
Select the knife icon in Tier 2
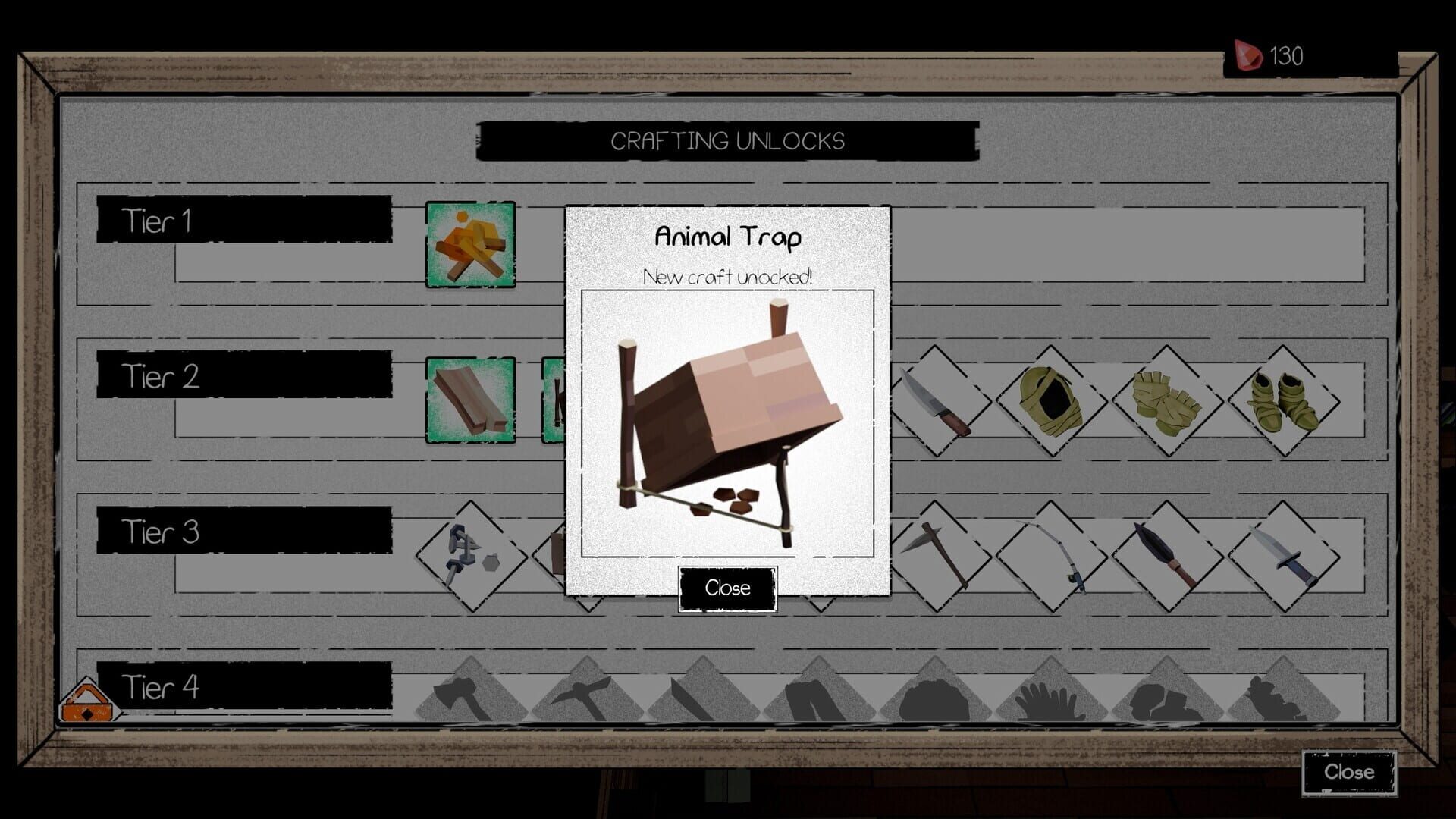tap(940, 402)
